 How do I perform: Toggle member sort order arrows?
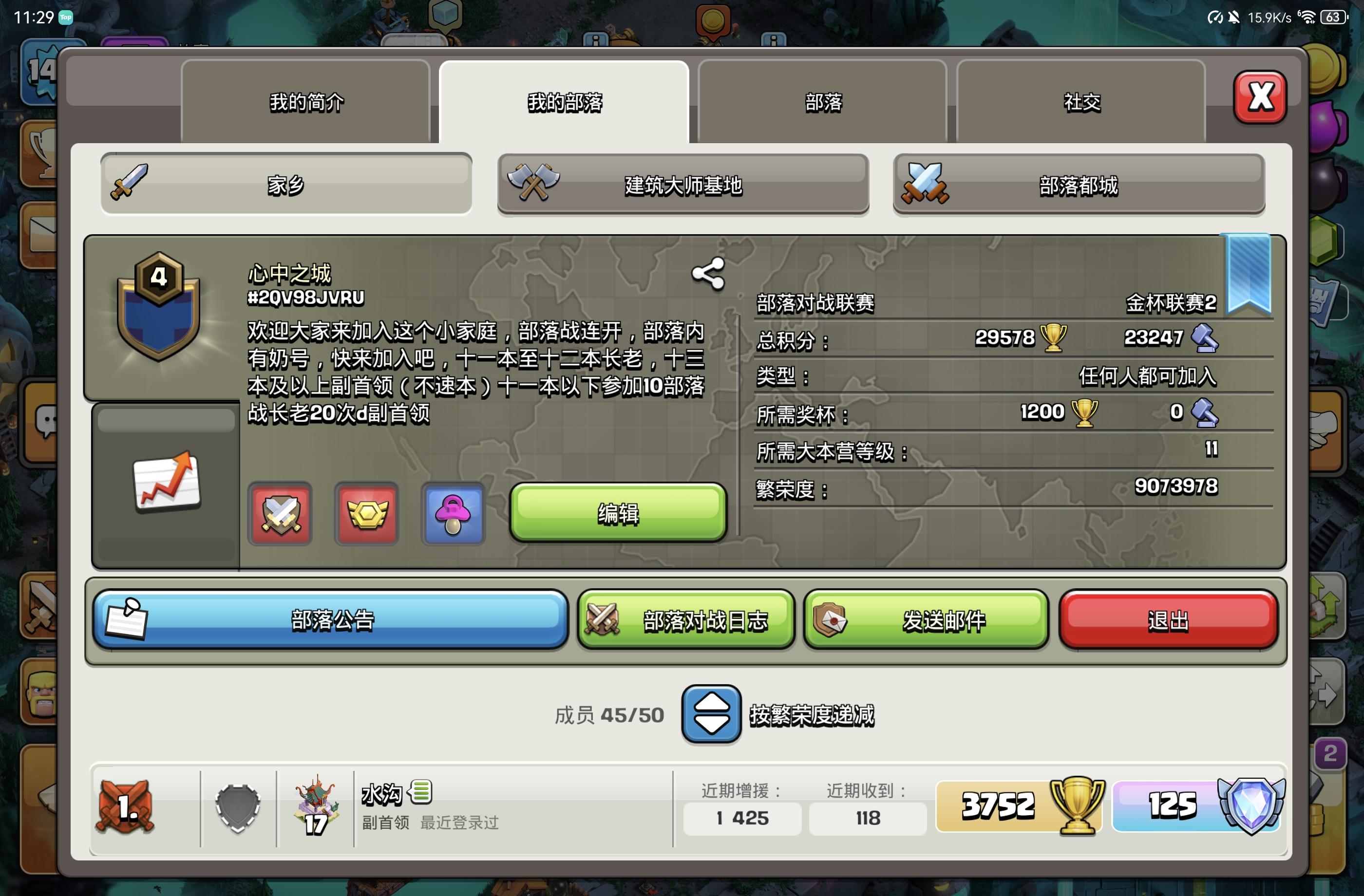tap(711, 714)
